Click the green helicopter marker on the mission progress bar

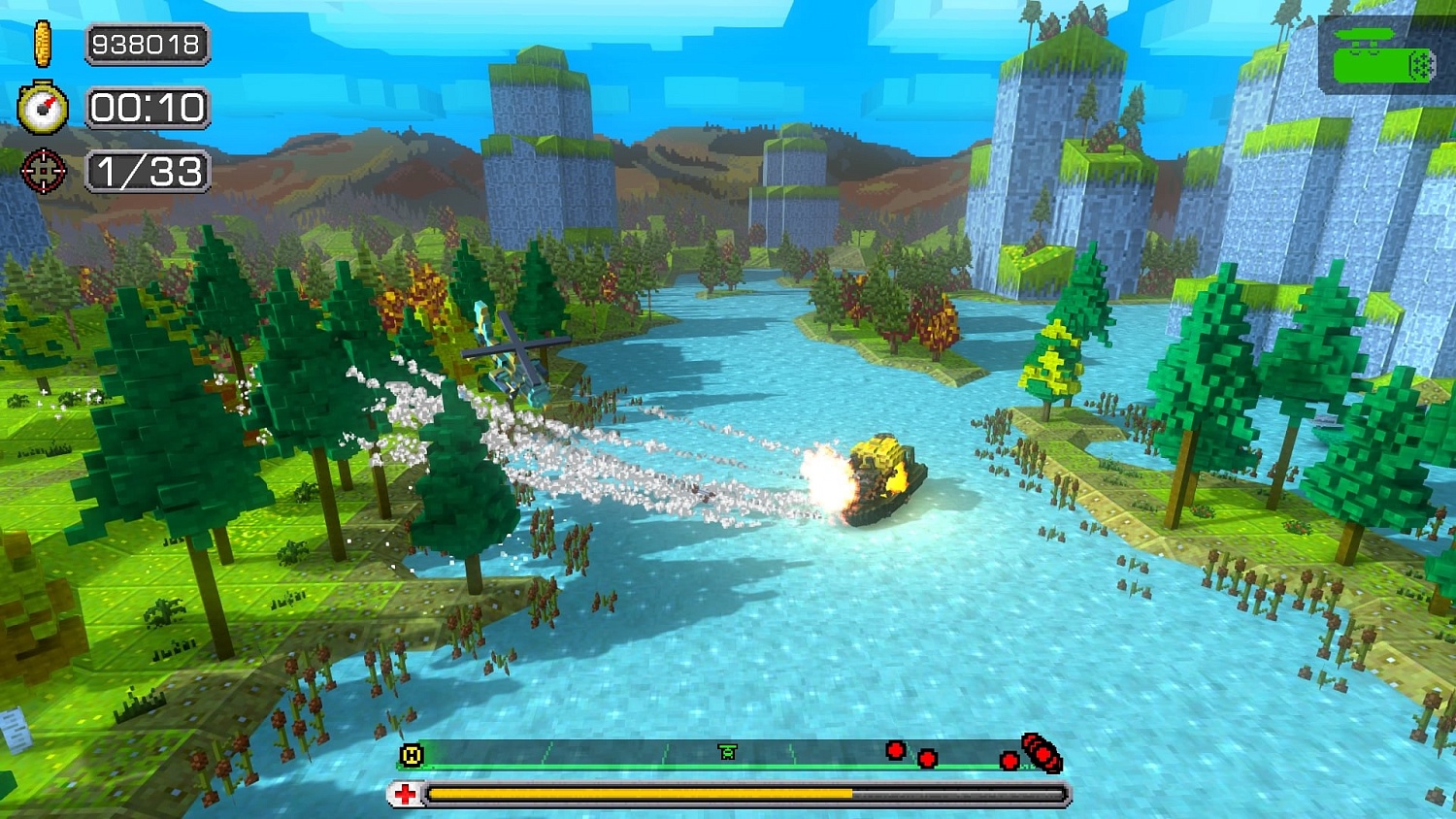(726, 750)
